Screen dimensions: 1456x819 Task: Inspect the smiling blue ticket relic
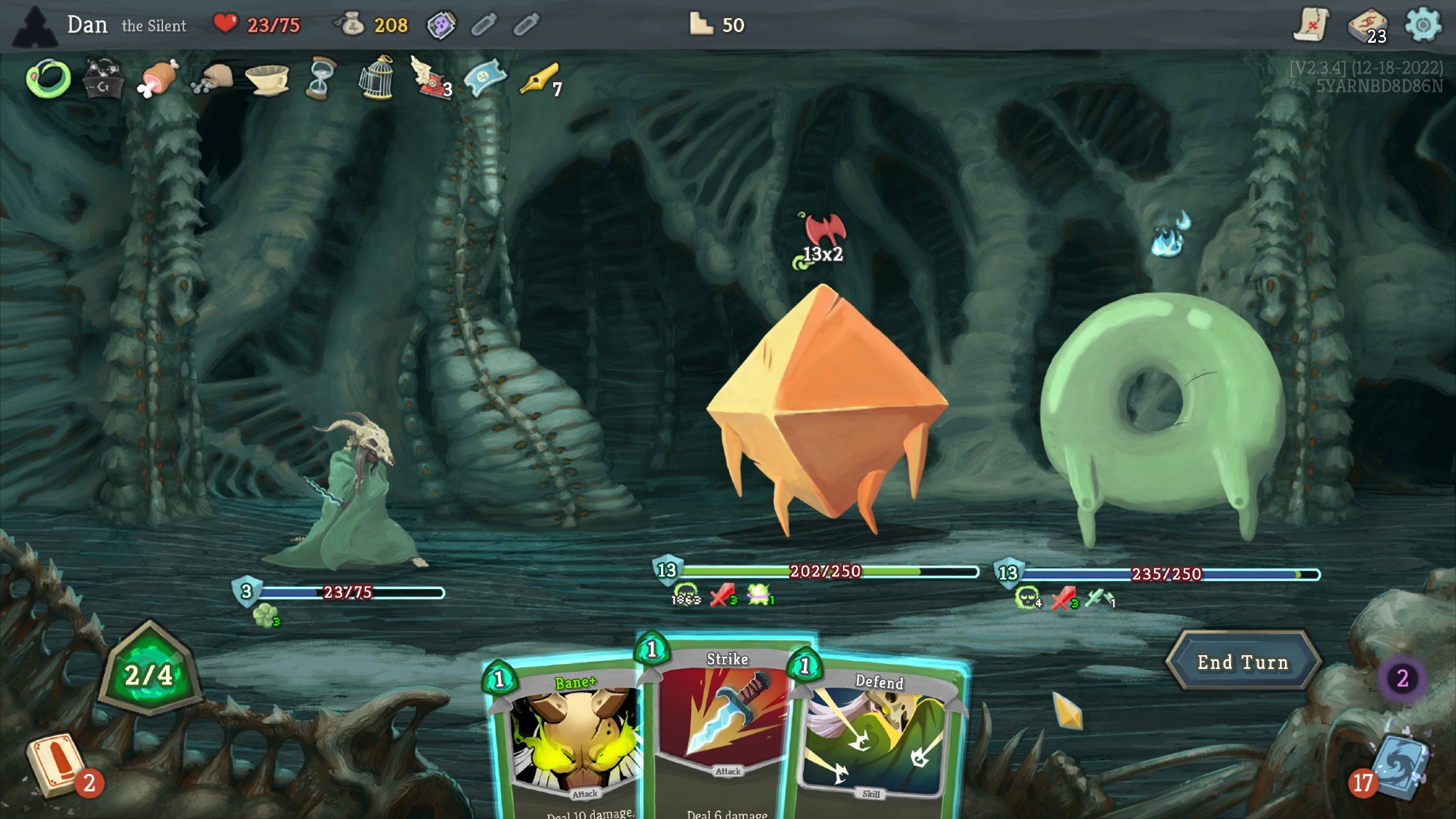[x=485, y=79]
